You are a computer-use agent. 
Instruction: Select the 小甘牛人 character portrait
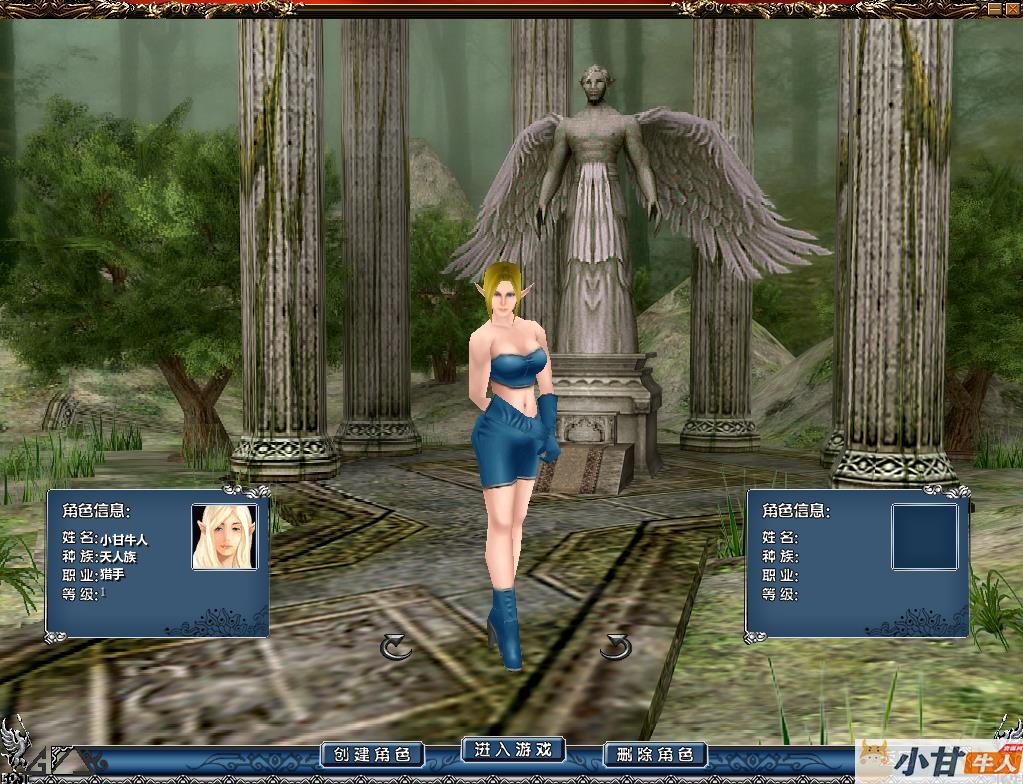[225, 537]
